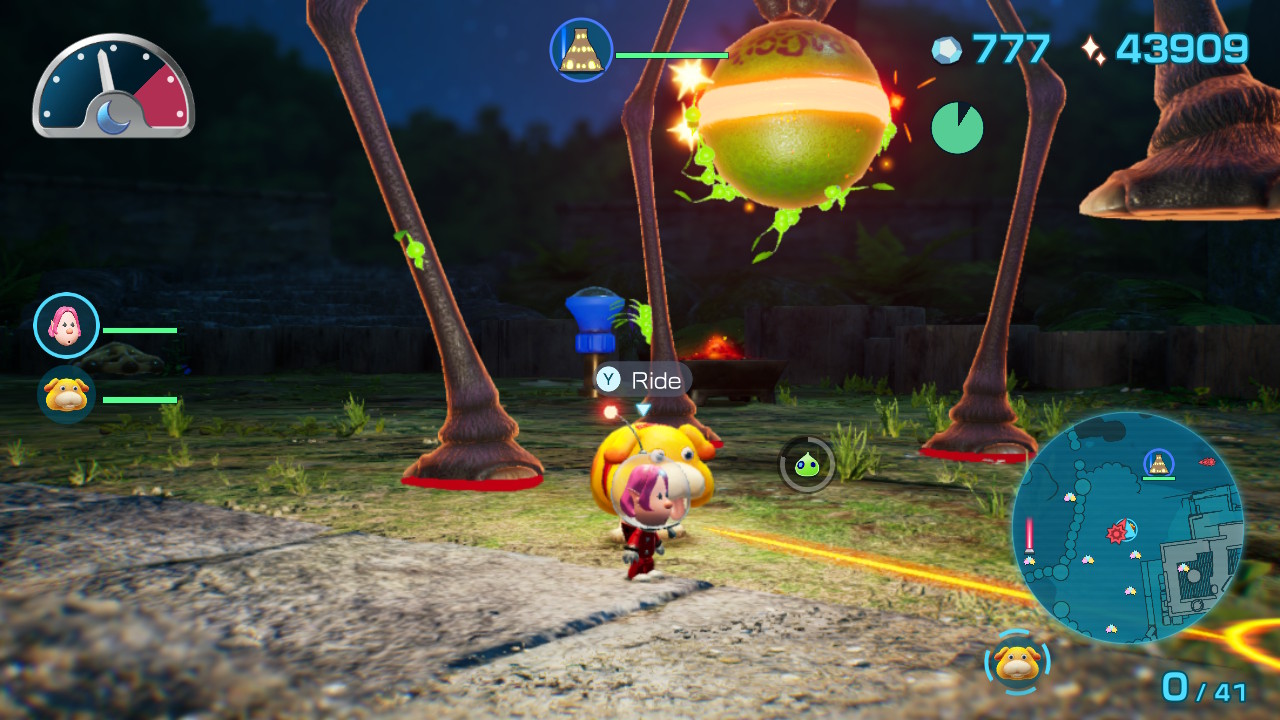Click the raw material gem icon
Image resolution: width=1280 pixels, height=720 pixels.
[946, 48]
